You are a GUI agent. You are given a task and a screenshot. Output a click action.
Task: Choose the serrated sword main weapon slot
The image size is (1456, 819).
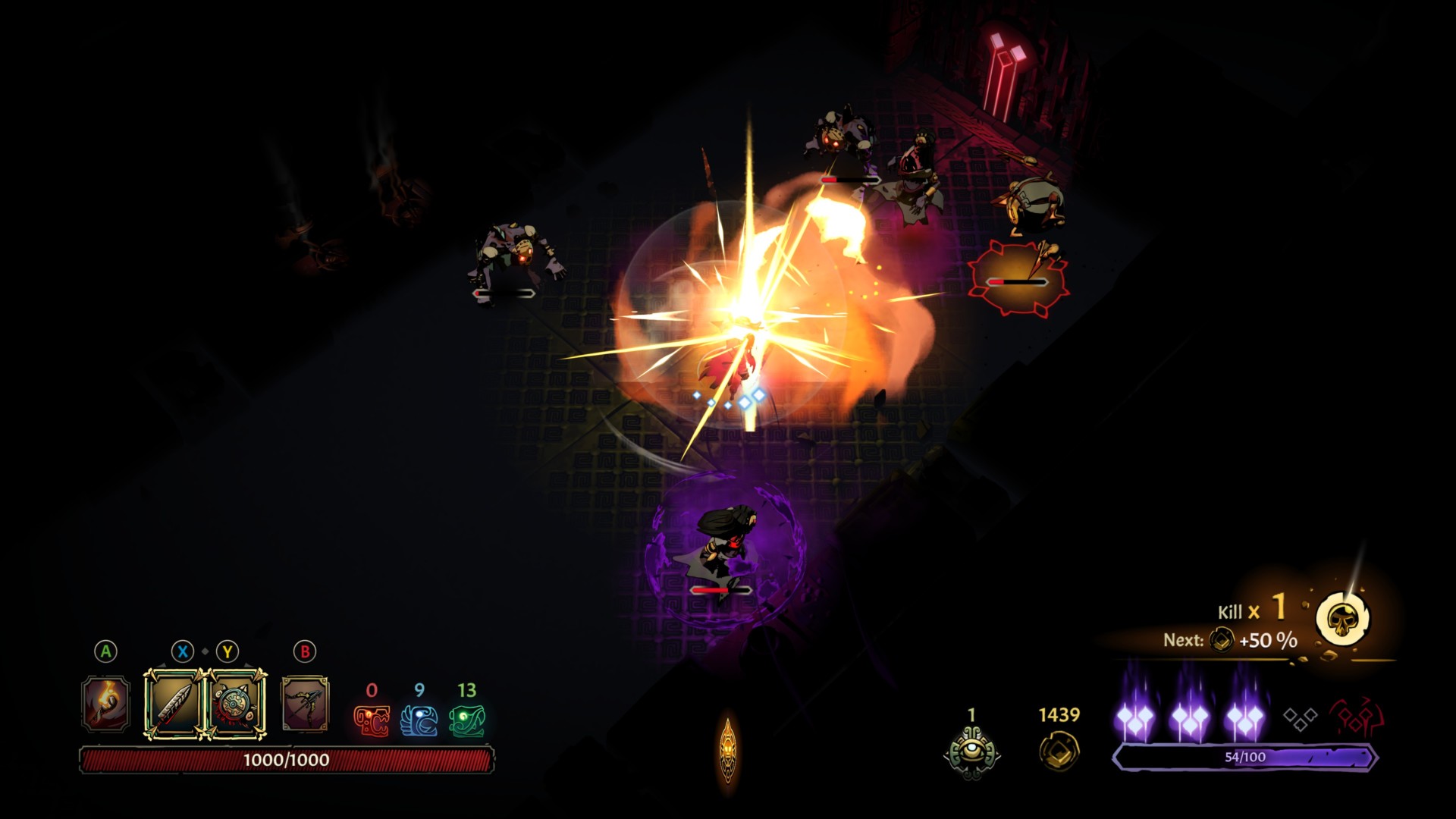[174, 704]
